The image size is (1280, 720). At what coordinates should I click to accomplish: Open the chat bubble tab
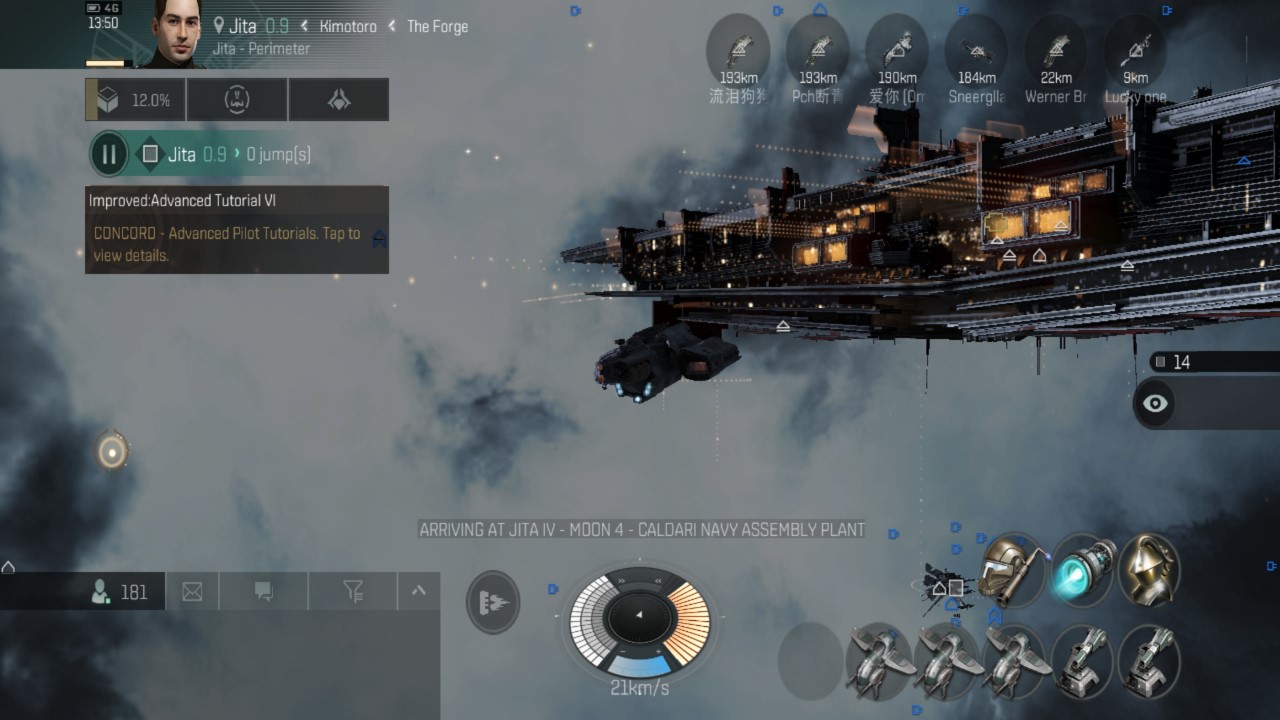(x=264, y=592)
